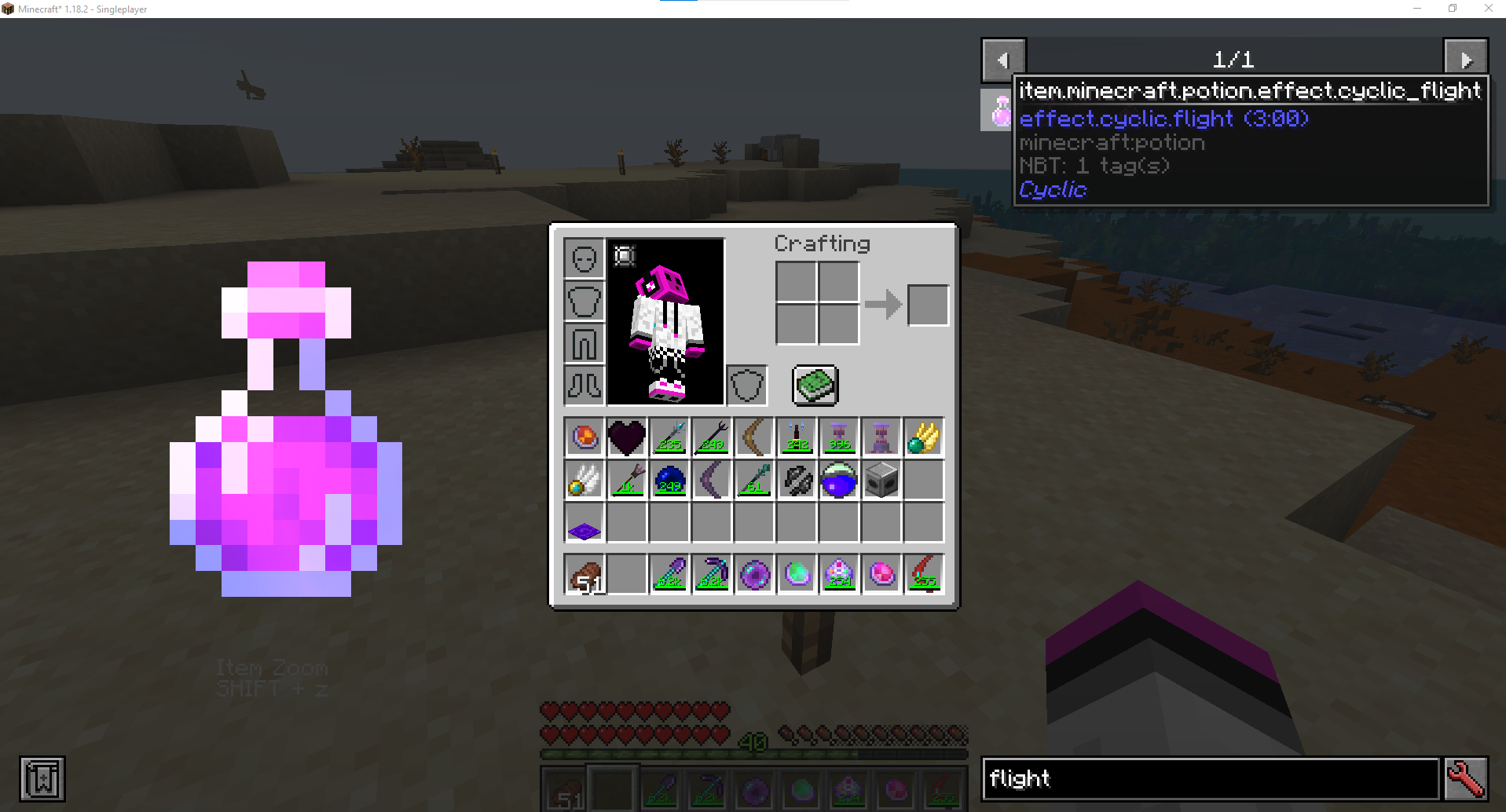Click the off-hand shield slot icon
This screenshot has height=812, width=1506.
pyautogui.click(x=746, y=385)
